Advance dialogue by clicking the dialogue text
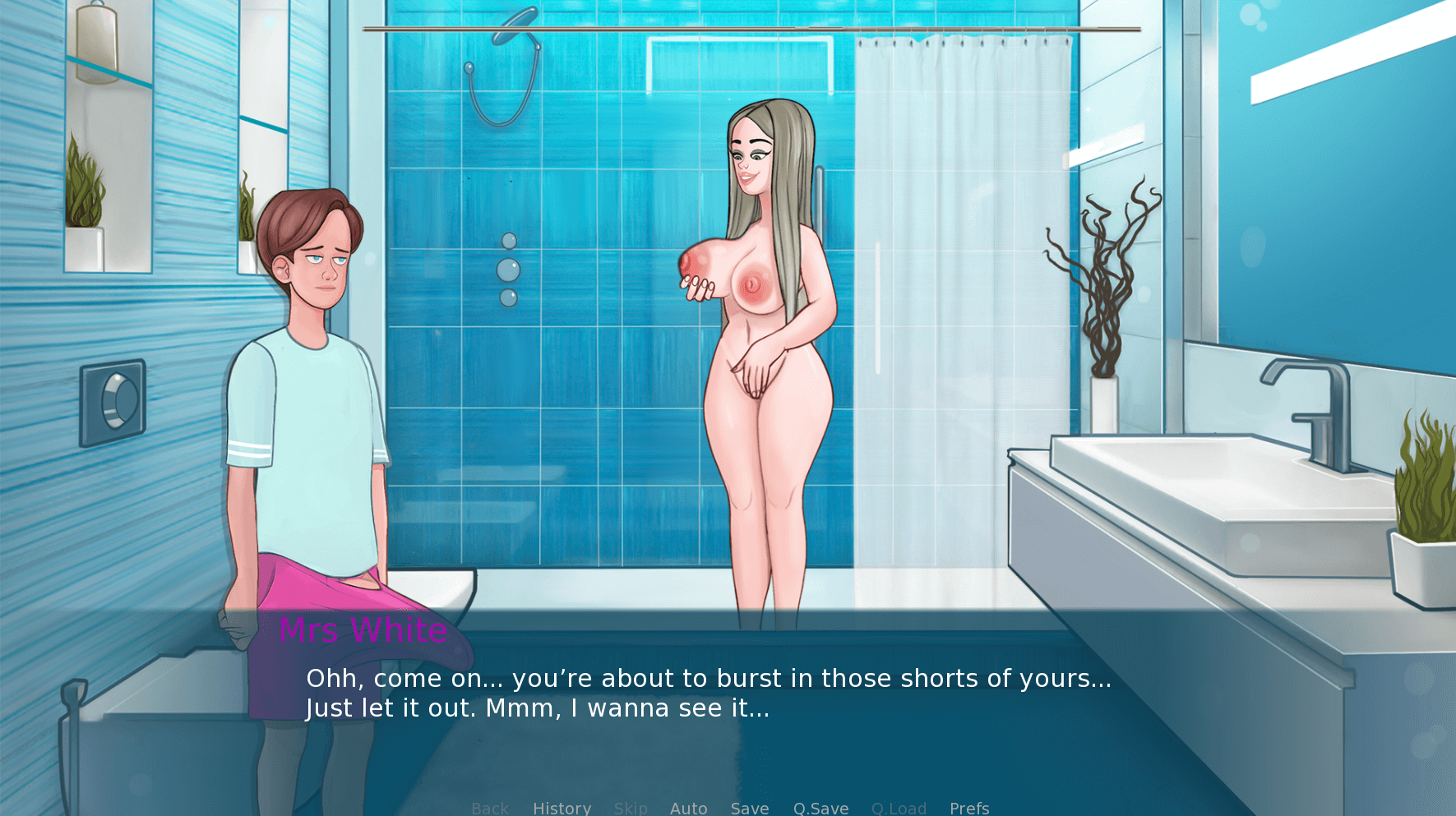 (x=707, y=693)
